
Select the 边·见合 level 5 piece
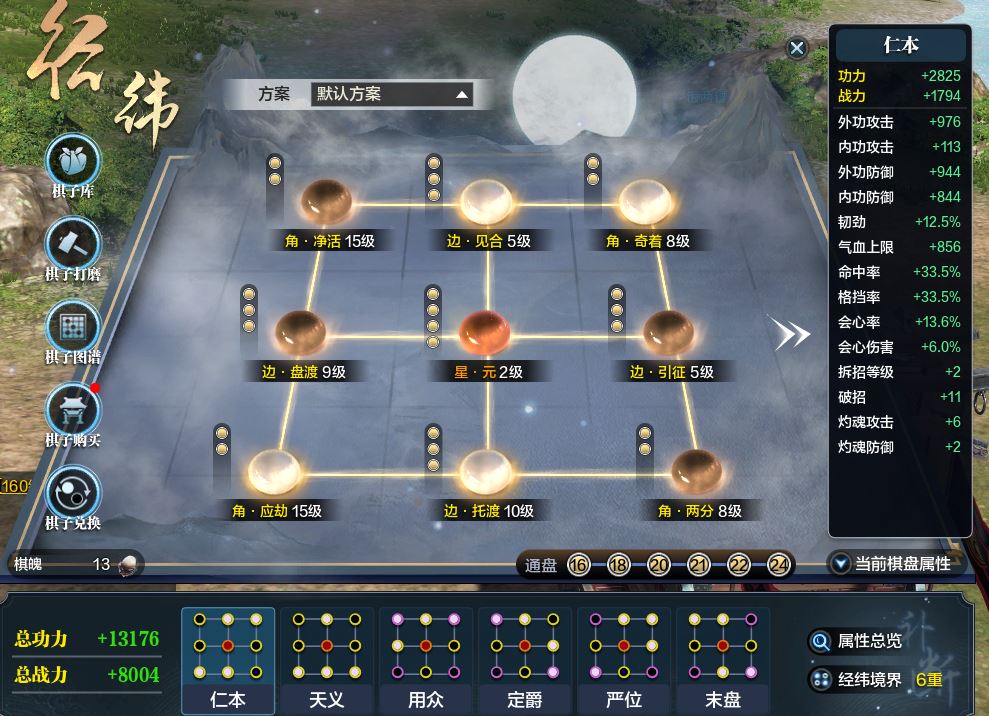coord(486,202)
